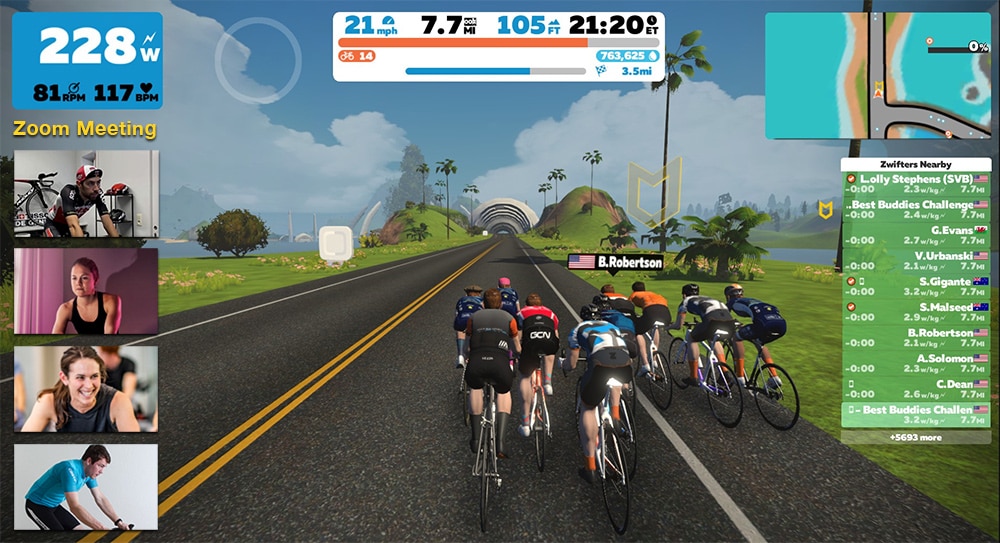Select the Zoom feed with the pink background
This screenshot has width=1000, height=543.
tap(86, 291)
